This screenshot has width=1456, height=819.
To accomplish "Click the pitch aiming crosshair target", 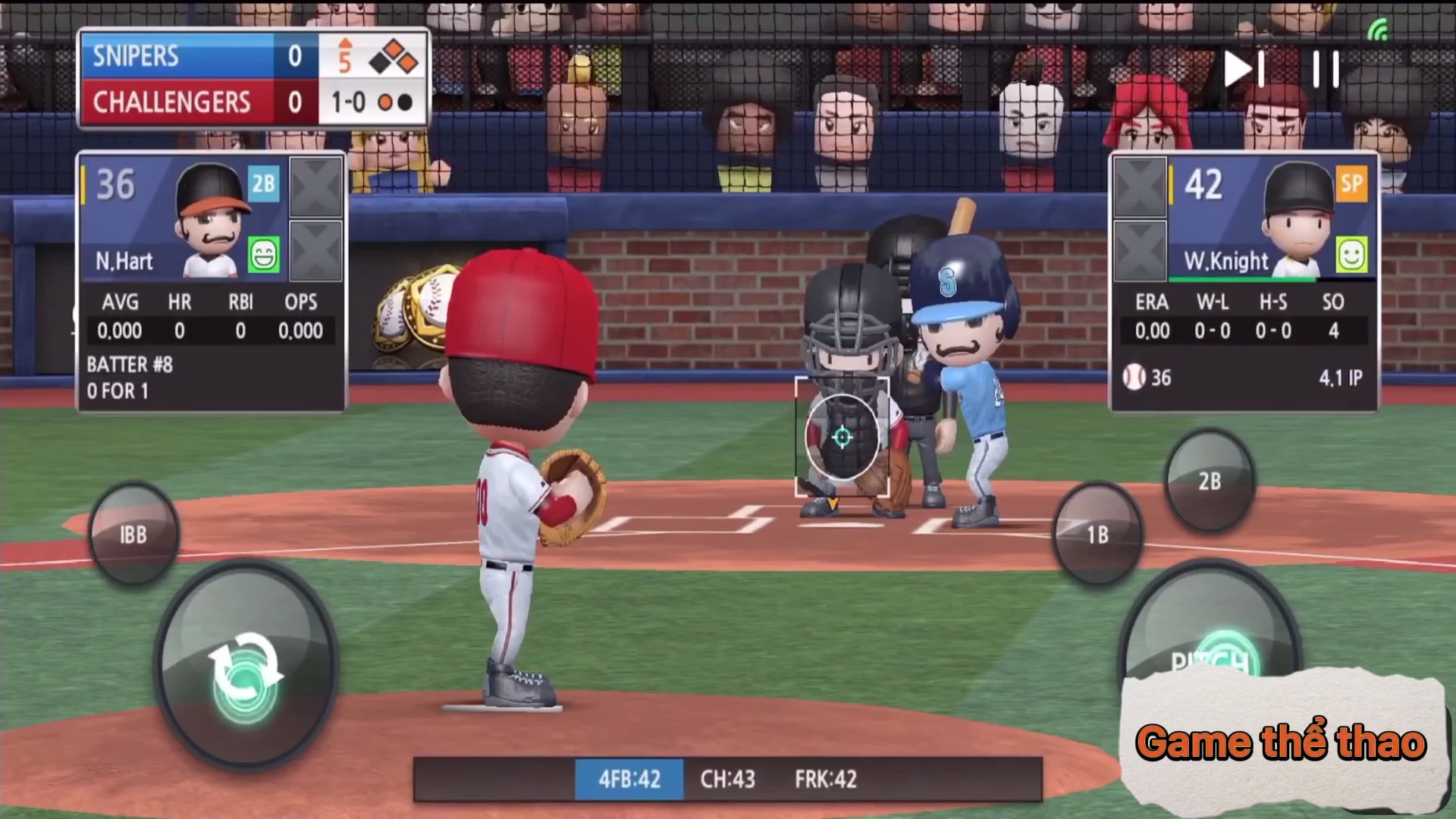I will [842, 437].
